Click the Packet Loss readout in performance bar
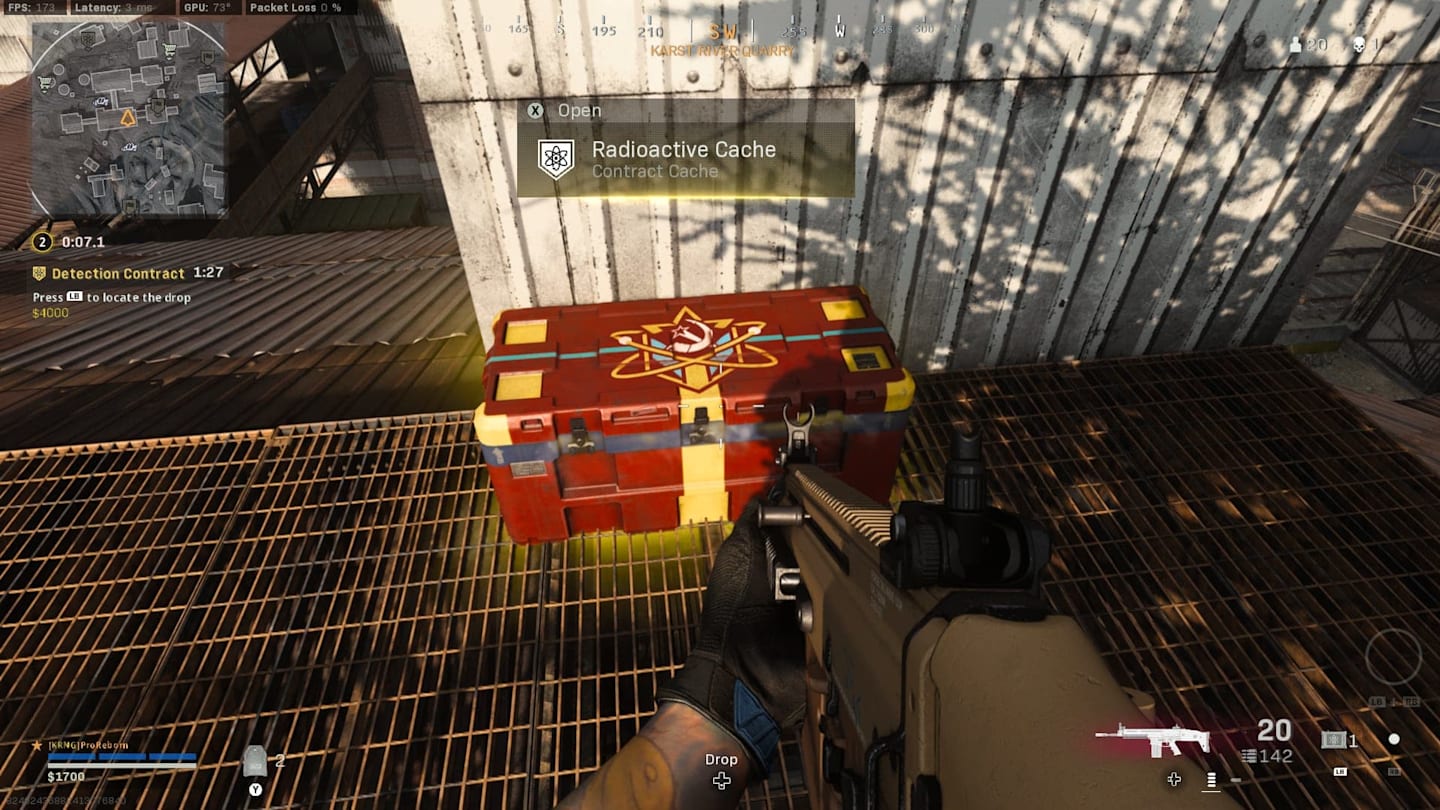This screenshot has height=810, width=1440. click(x=294, y=7)
